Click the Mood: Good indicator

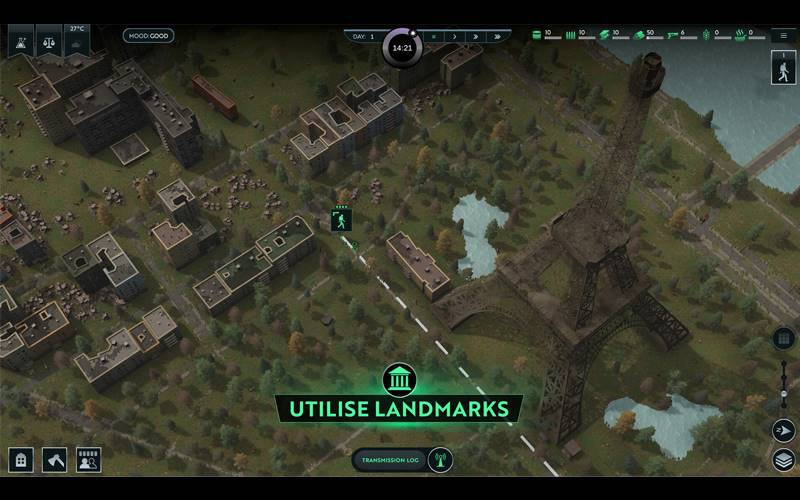tap(148, 36)
